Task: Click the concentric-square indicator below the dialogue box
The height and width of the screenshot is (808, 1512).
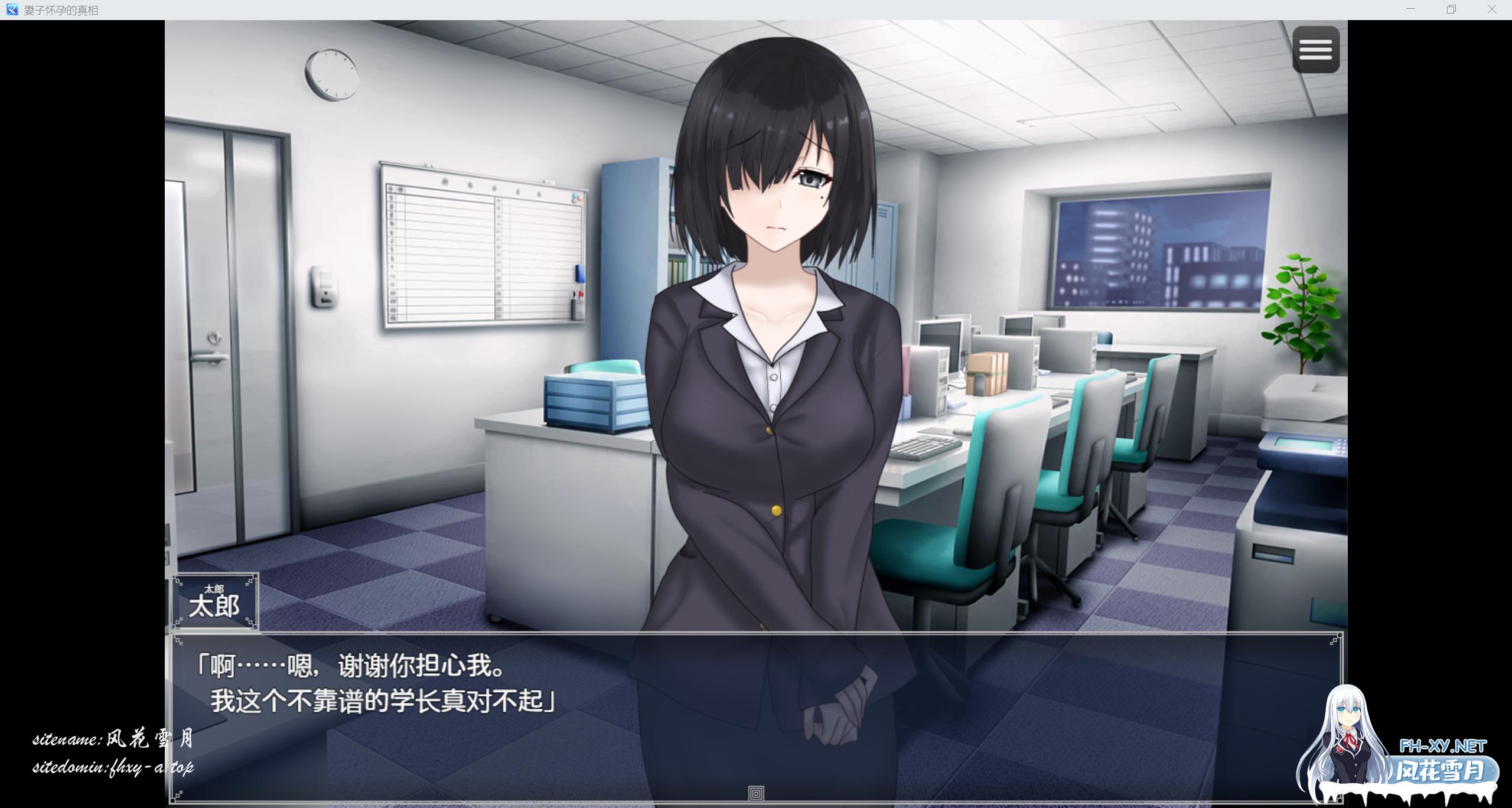Action: (756, 794)
